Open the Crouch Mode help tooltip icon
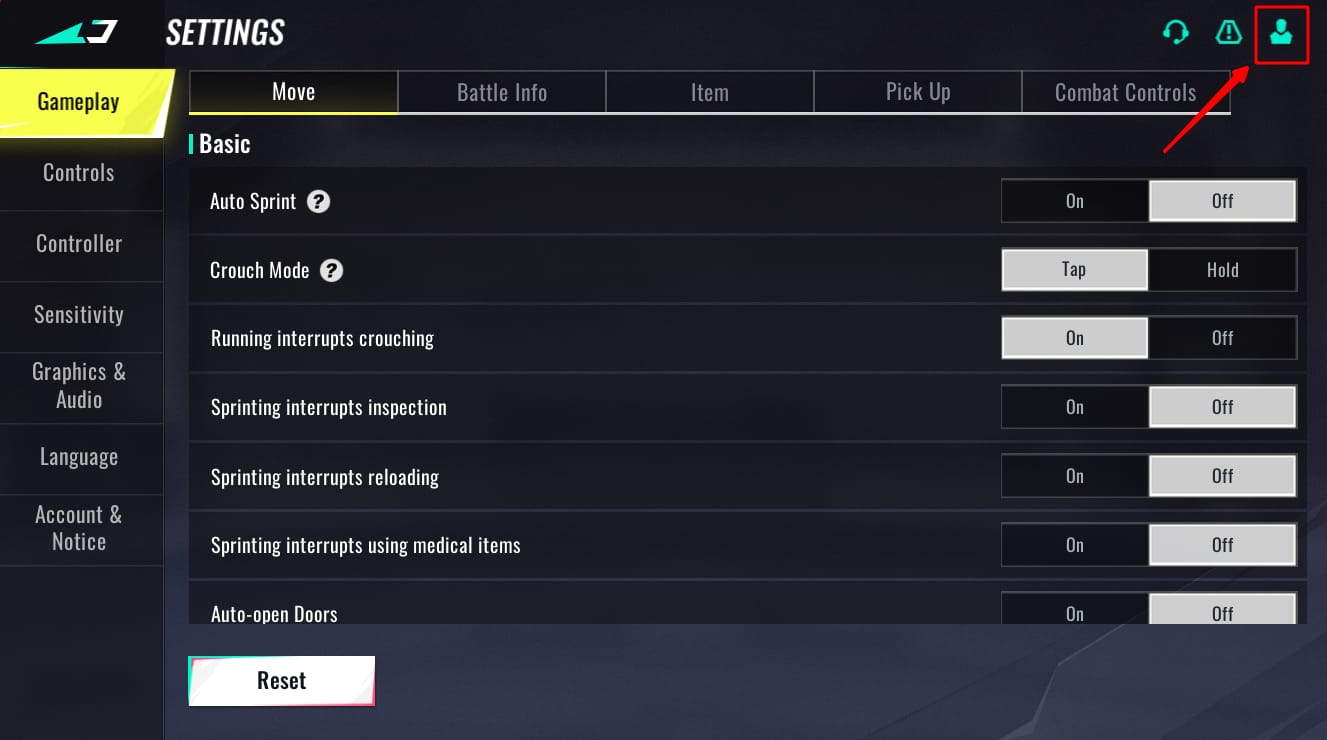 coord(331,270)
